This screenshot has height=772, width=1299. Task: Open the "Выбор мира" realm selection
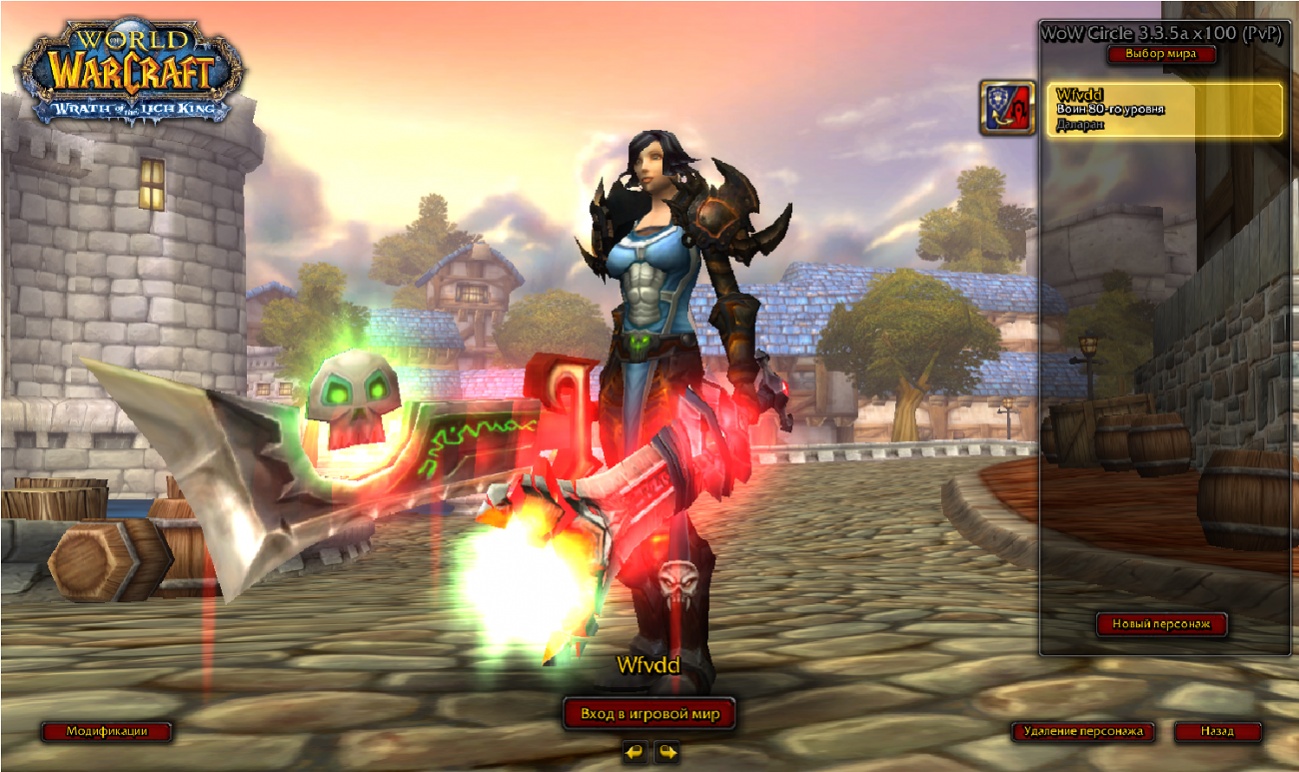click(x=1160, y=54)
